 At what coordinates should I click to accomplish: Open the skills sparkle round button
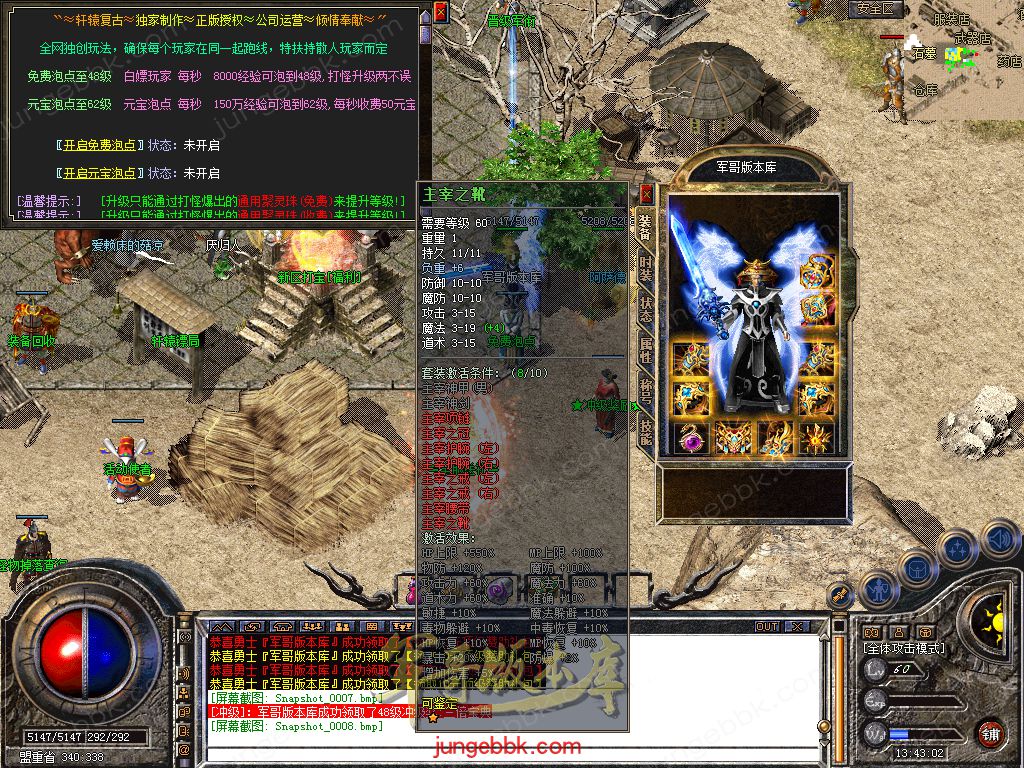(x=957, y=549)
